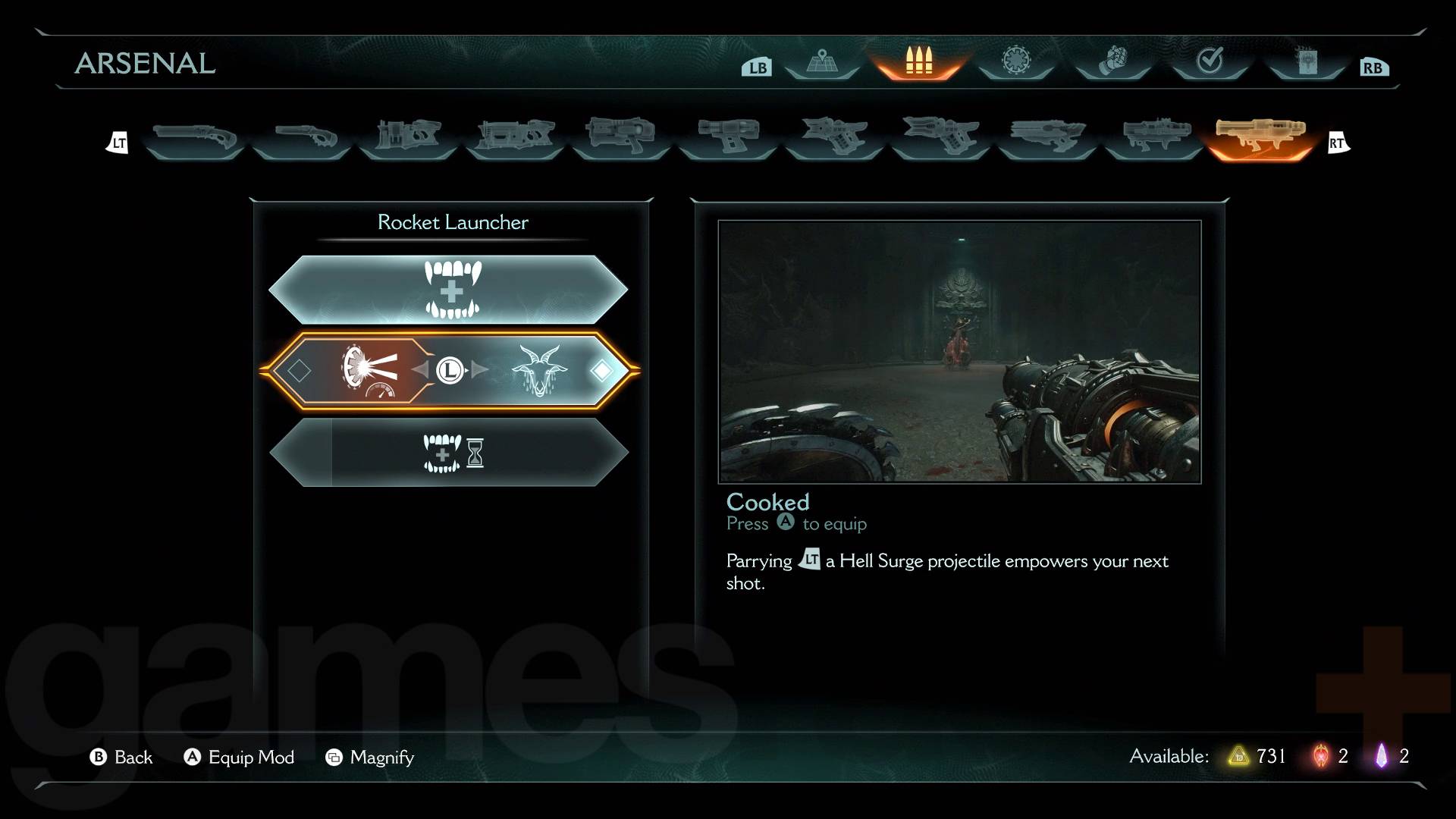
Task: Select the Combat Shotgun weapon tab
Action: (194, 137)
